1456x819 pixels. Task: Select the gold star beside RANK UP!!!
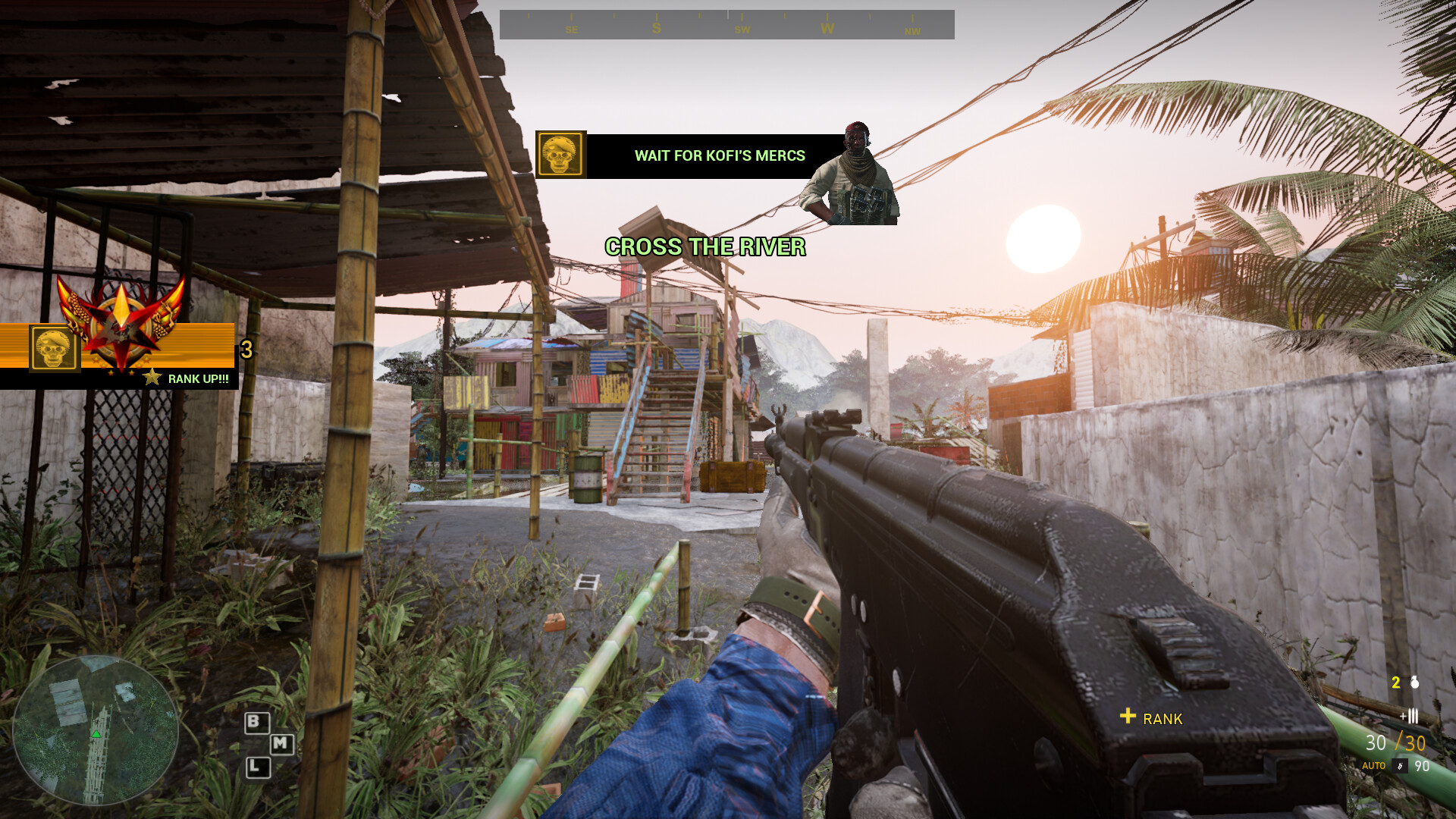point(153,375)
